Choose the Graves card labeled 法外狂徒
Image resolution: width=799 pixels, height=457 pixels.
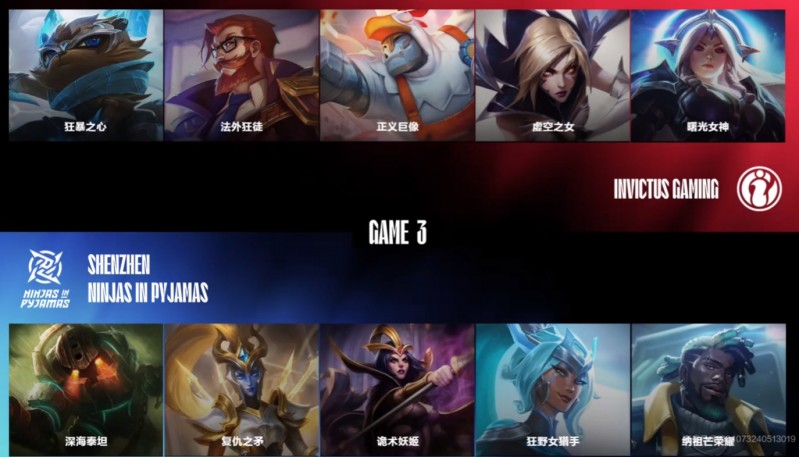pos(241,75)
